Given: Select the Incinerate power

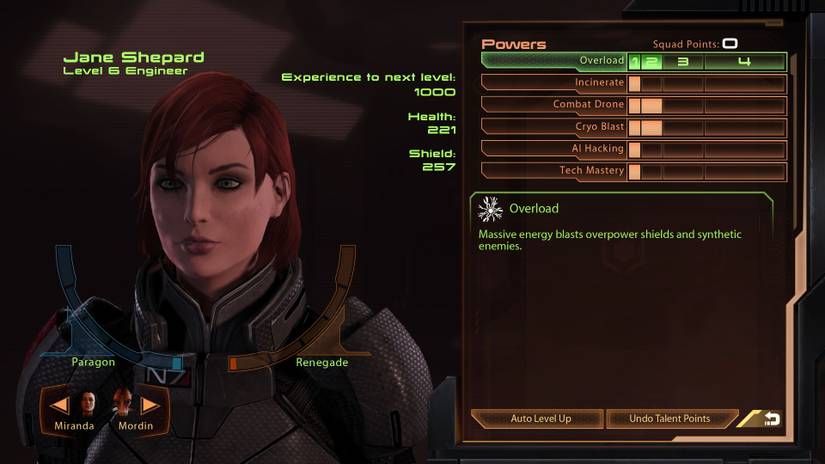Looking at the screenshot, I should tap(554, 83).
